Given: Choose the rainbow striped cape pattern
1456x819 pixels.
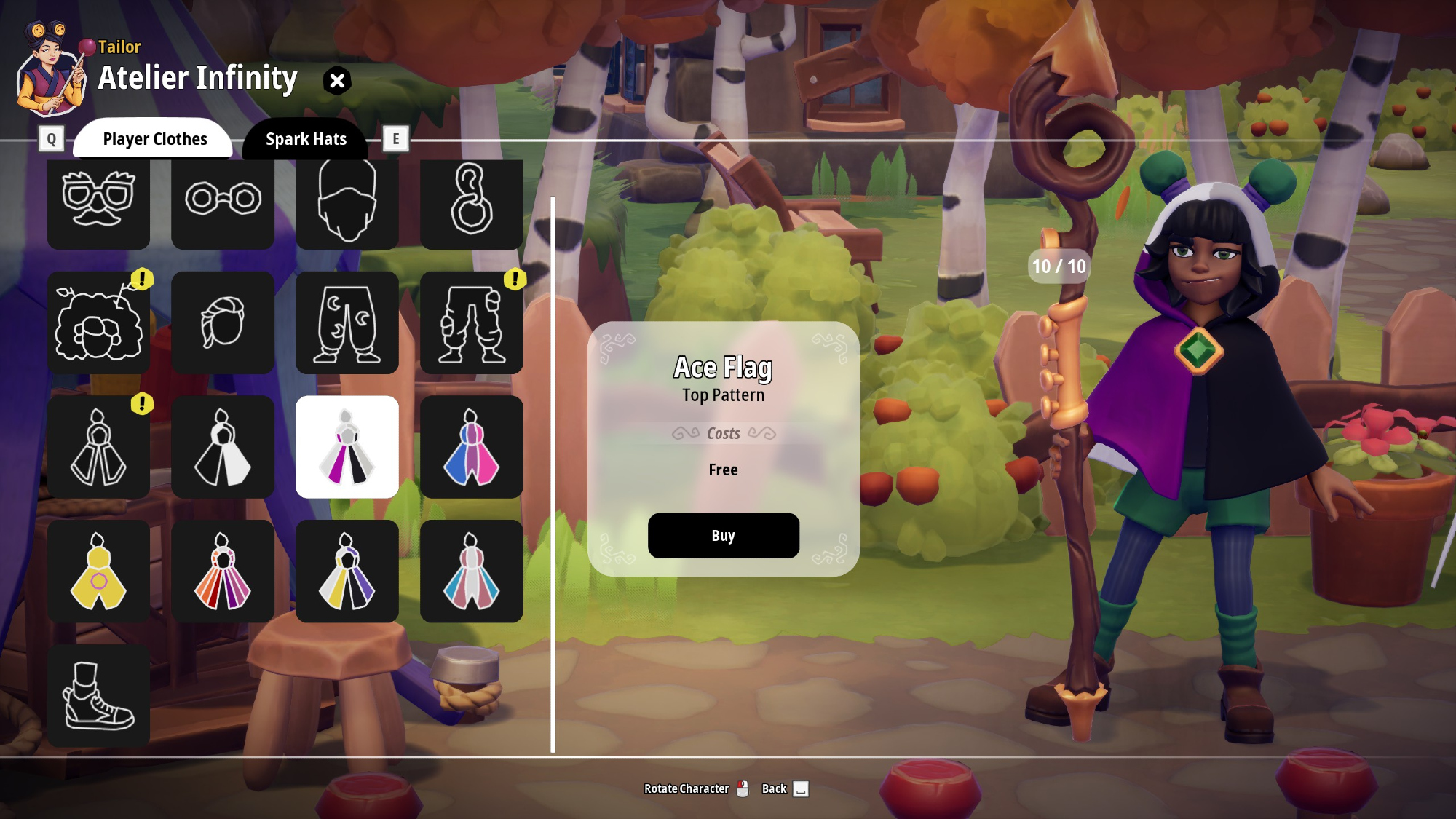Looking at the screenshot, I should [x=223, y=571].
